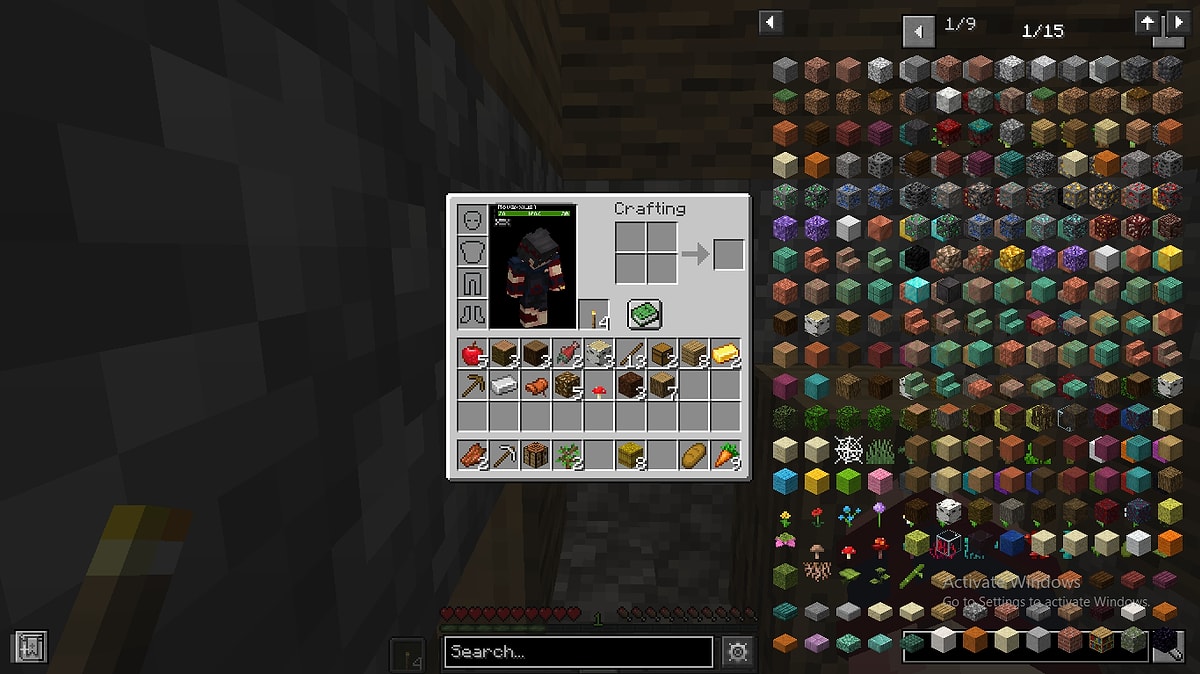
Task: Click the crafting output slot
Action: [729, 254]
